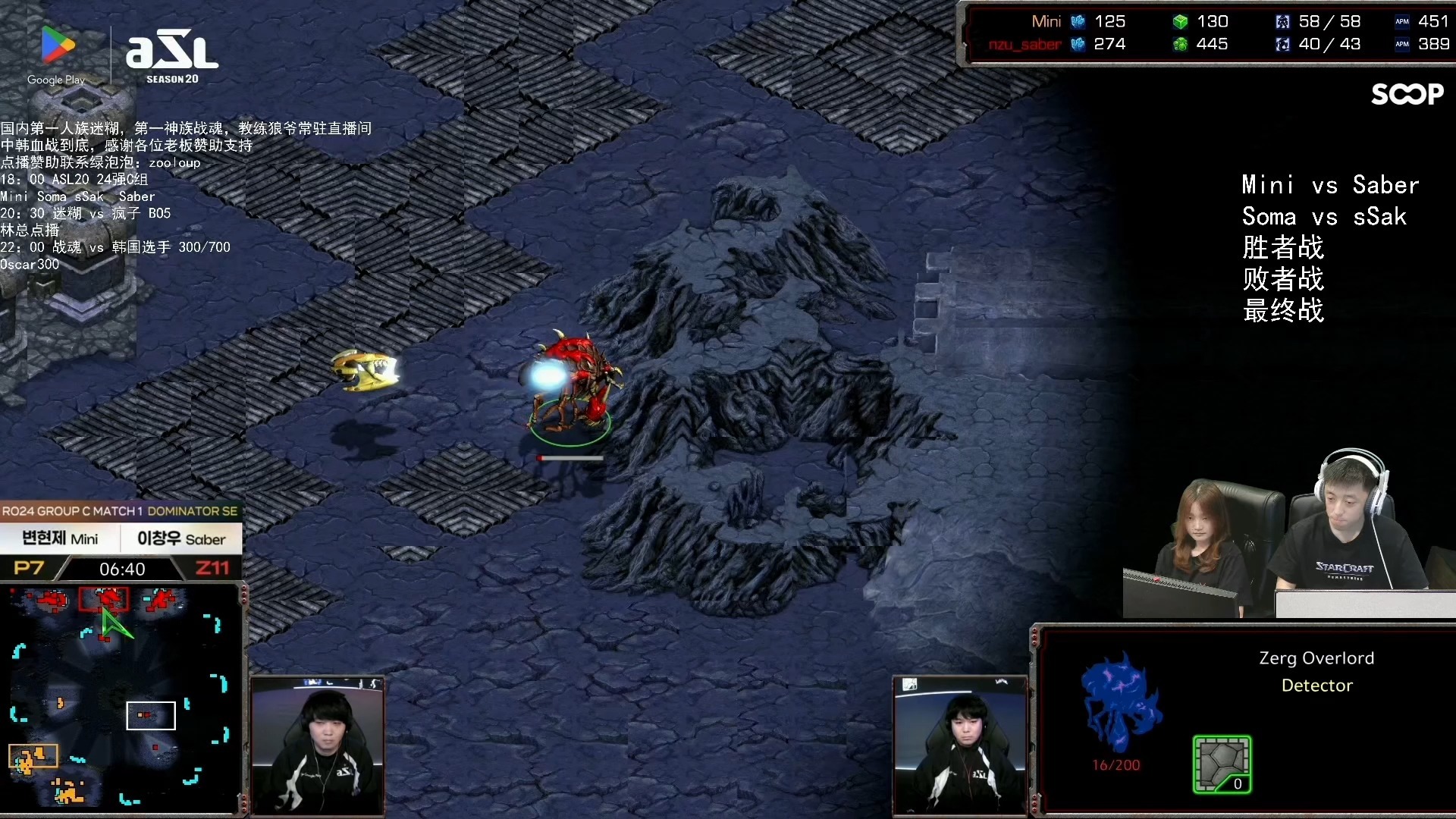Click the nzu_saber player name

1024,45
